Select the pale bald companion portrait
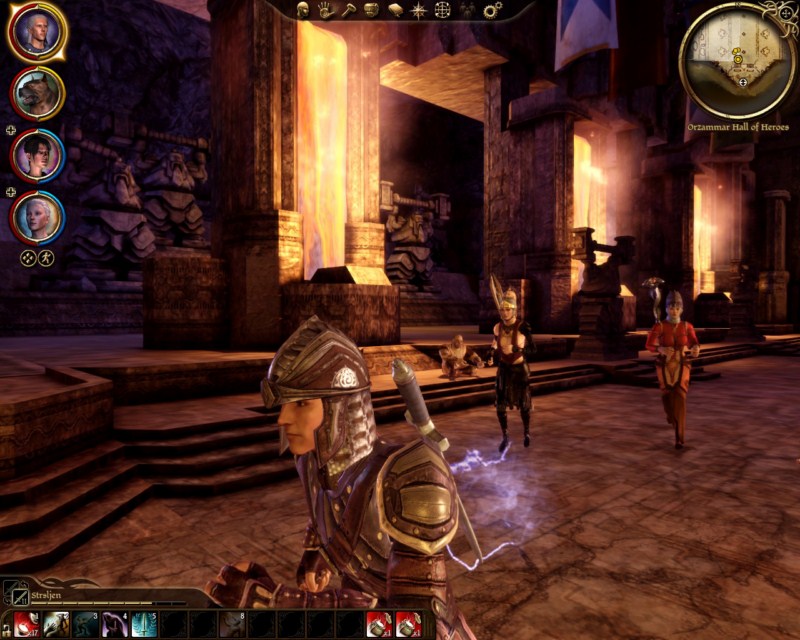The height and width of the screenshot is (640, 800). point(37,216)
